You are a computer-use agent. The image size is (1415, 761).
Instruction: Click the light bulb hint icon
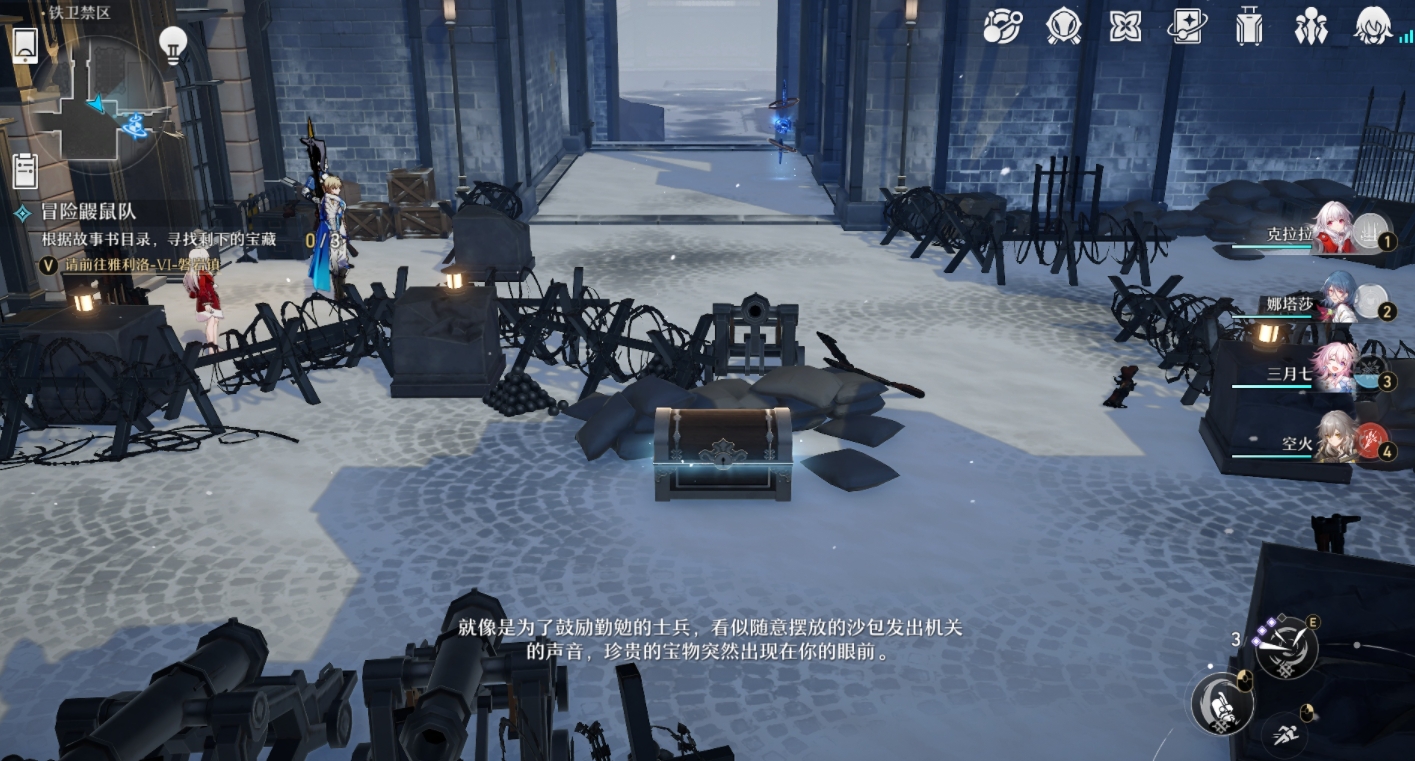pos(175,43)
